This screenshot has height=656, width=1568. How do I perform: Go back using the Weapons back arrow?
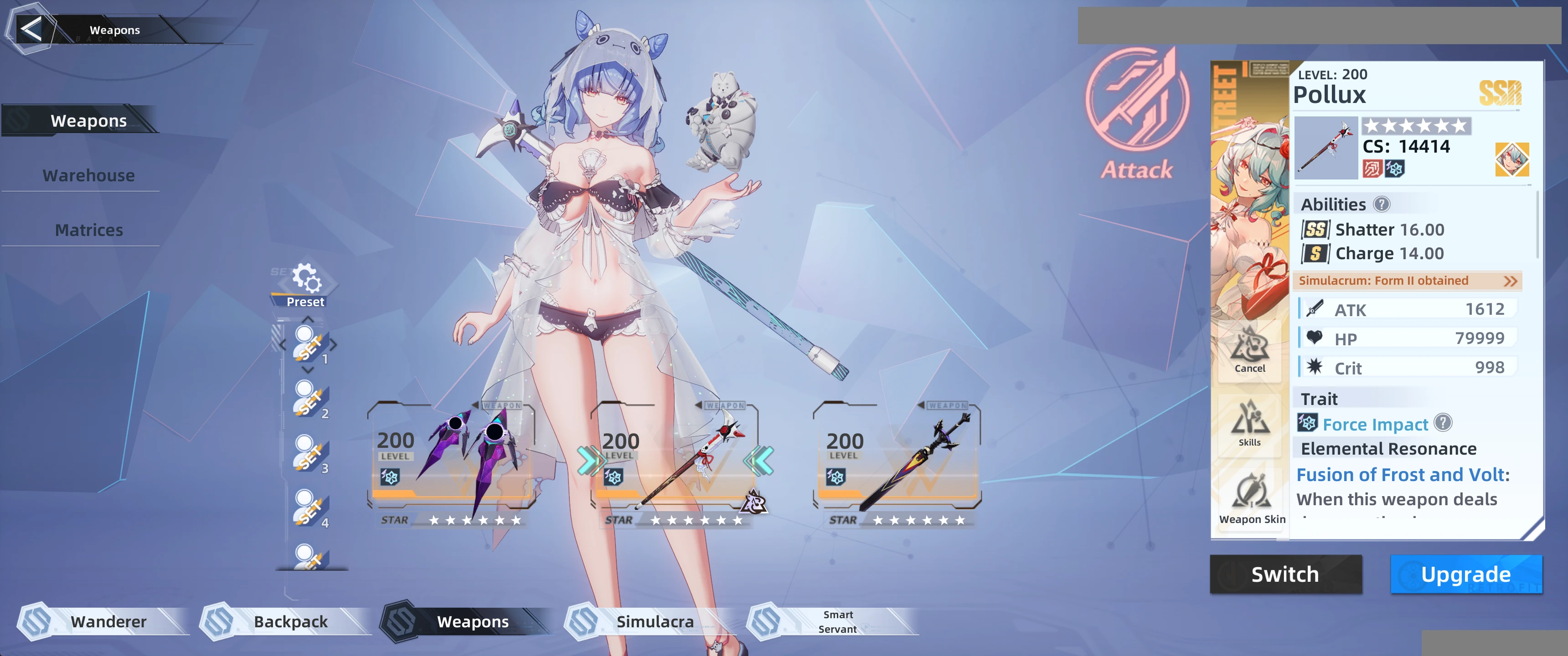pos(31,29)
